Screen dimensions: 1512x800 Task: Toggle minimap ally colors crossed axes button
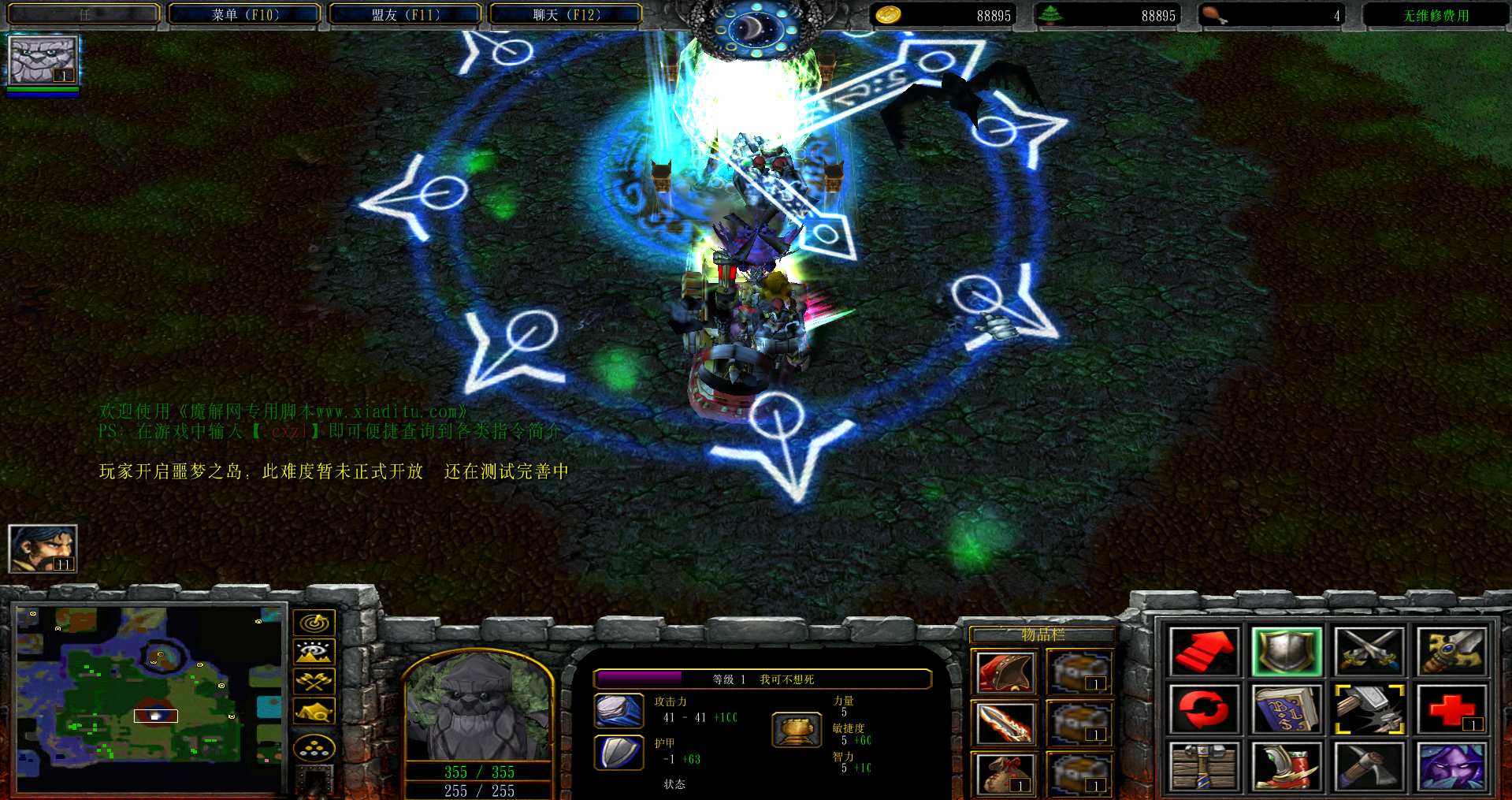tap(314, 682)
